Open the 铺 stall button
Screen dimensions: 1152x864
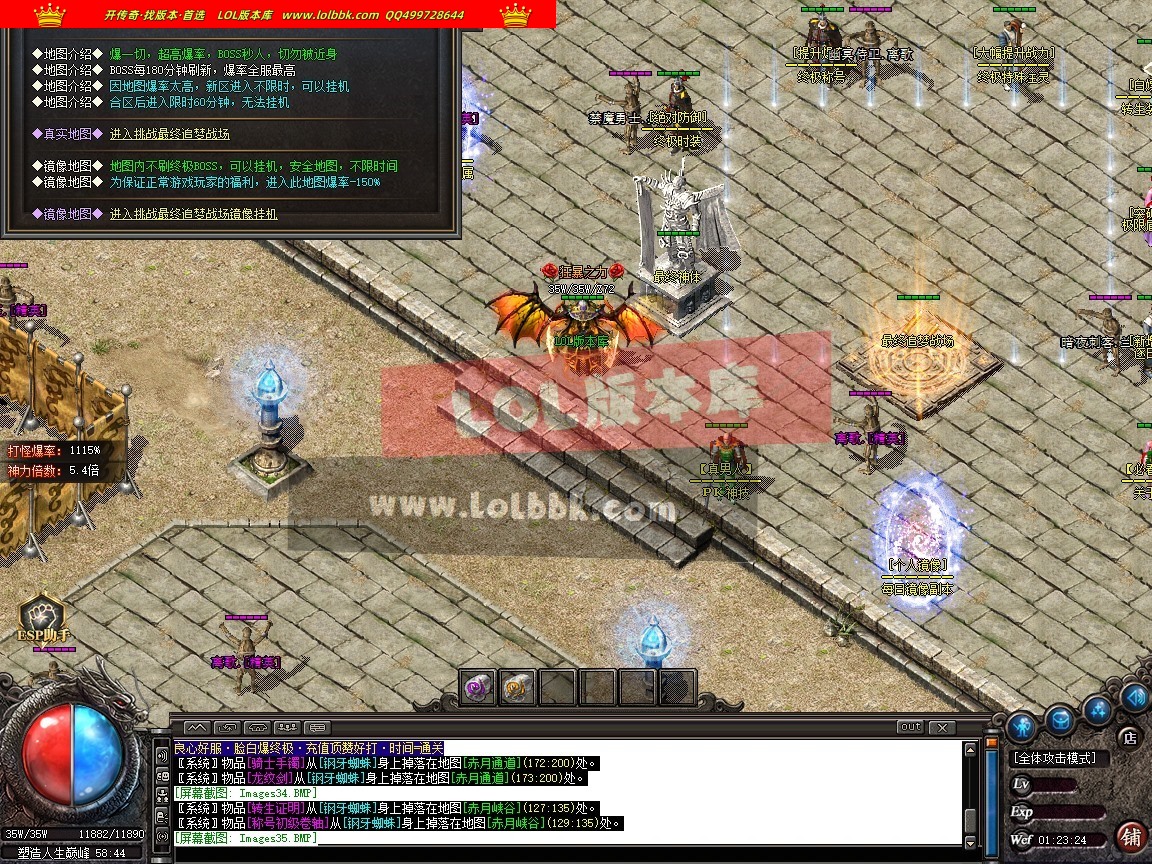1131,836
